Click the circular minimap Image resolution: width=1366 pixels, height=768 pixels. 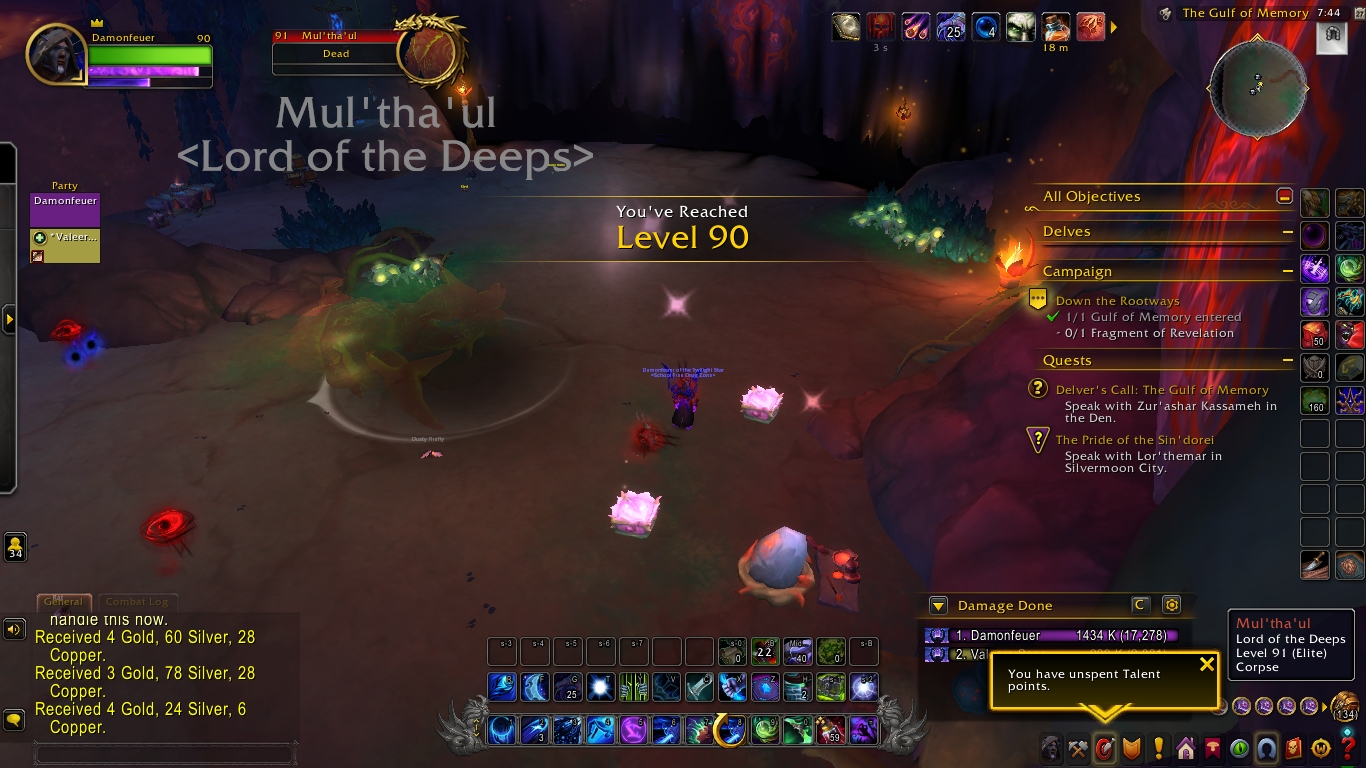[x=1257, y=89]
